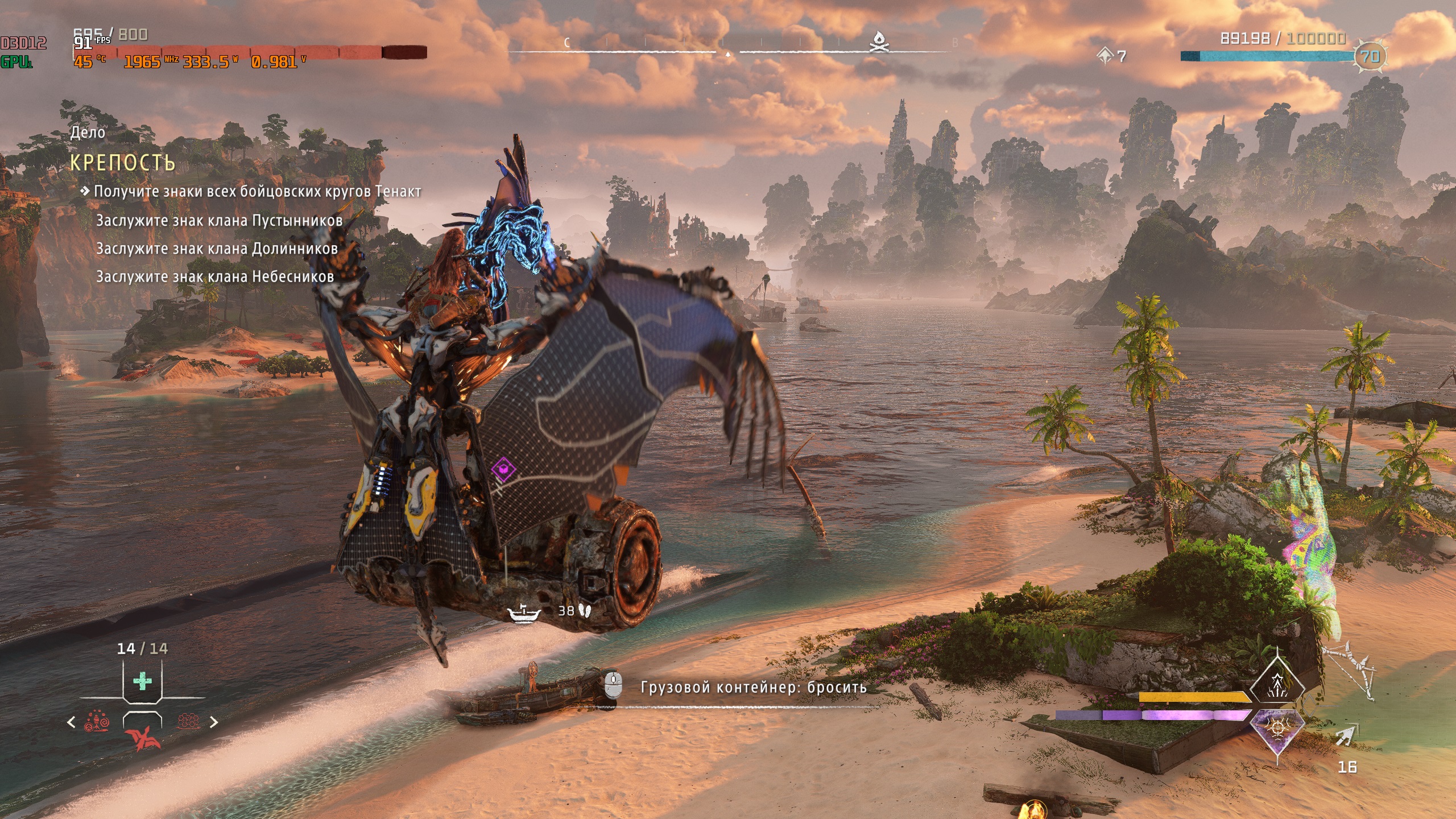1456x819 pixels.
Task: Cycle tool hotbar with right arrow
Action: [214, 722]
